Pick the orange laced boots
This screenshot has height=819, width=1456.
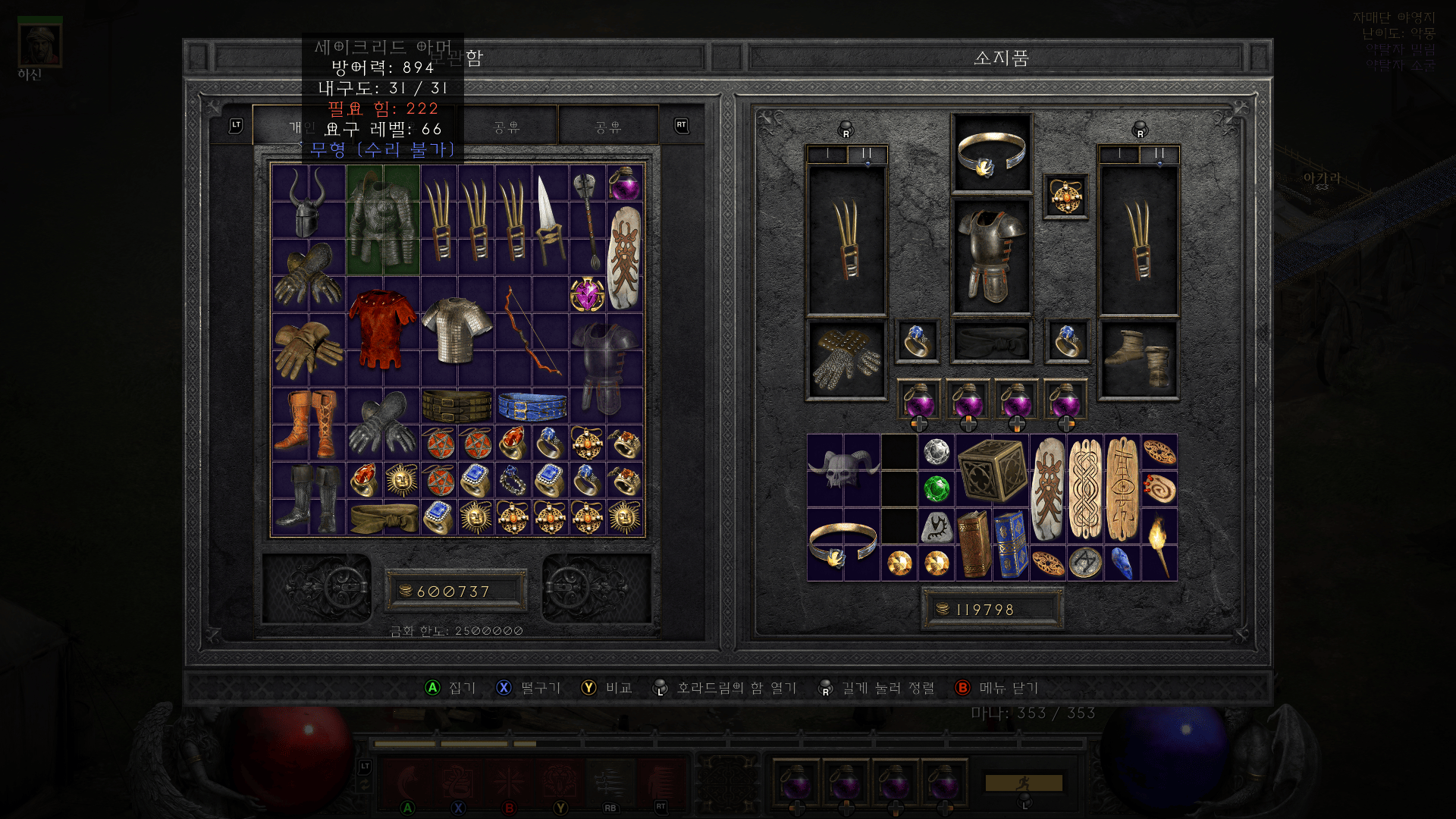click(x=309, y=424)
